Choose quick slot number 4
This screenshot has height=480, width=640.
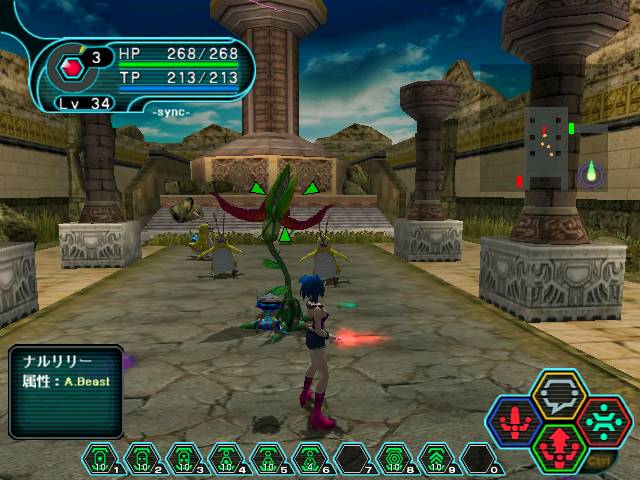(224, 459)
